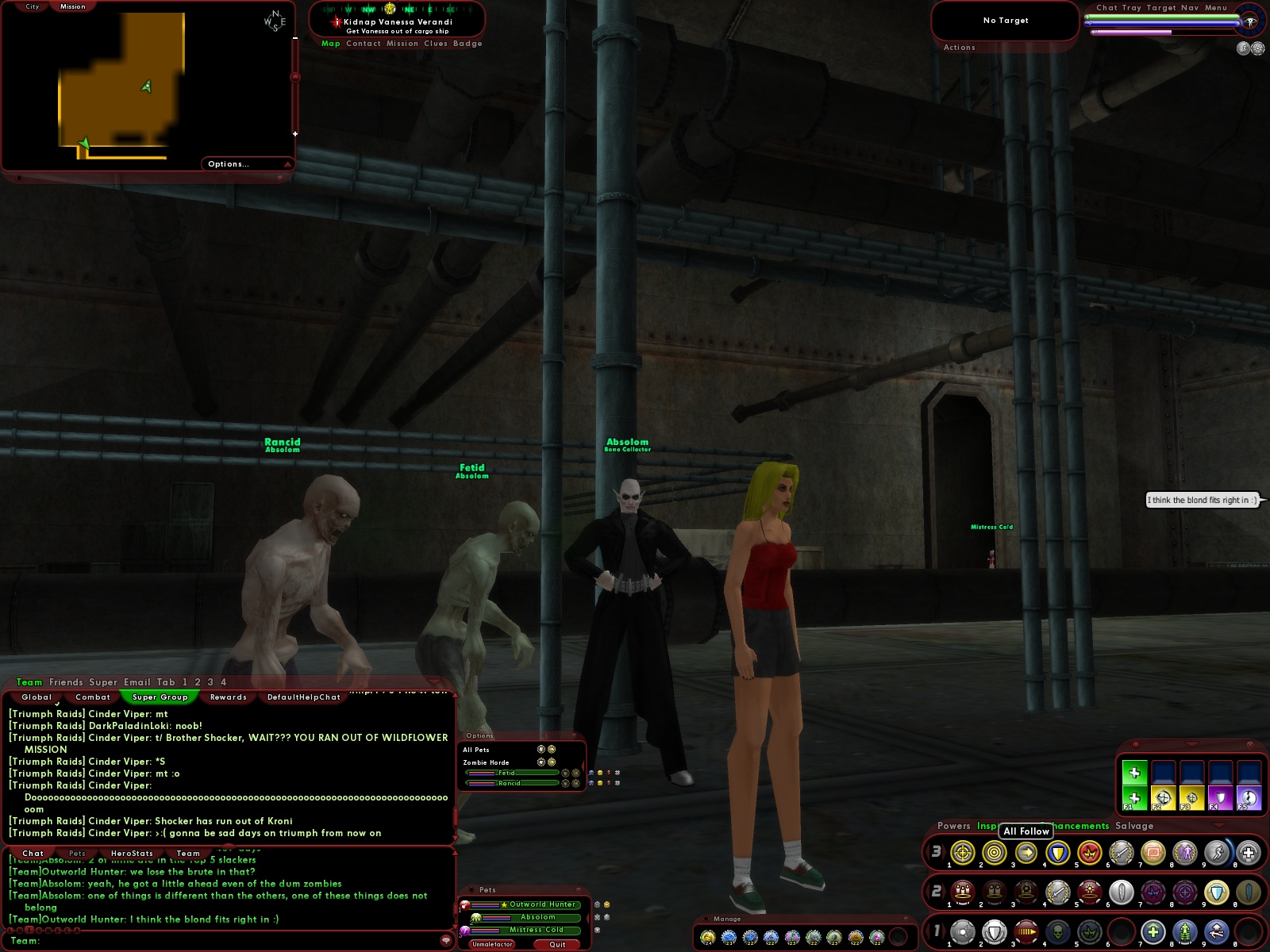Open the Mission tab on the minimap
This screenshot has height=952, width=1270.
71,6
